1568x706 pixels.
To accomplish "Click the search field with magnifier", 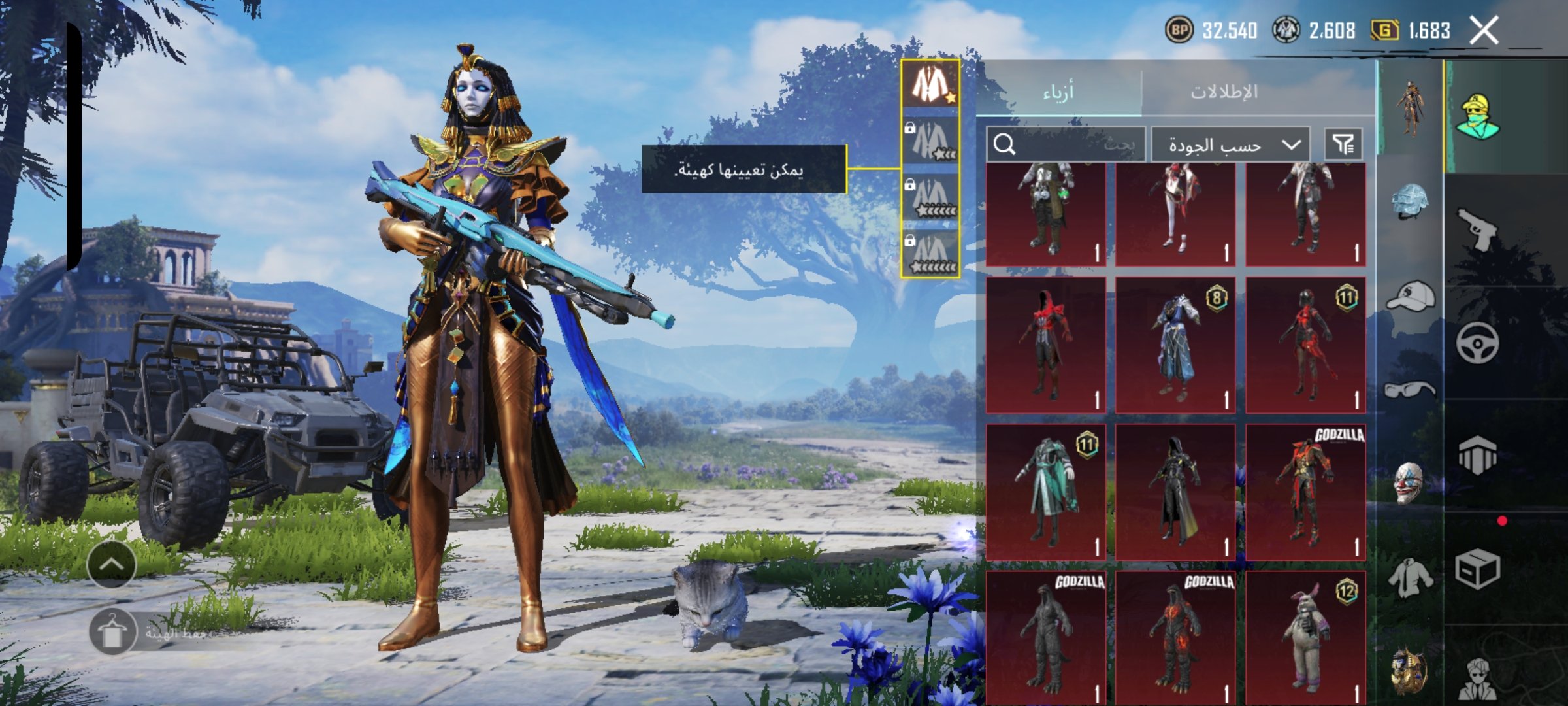I will [x=1066, y=144].
